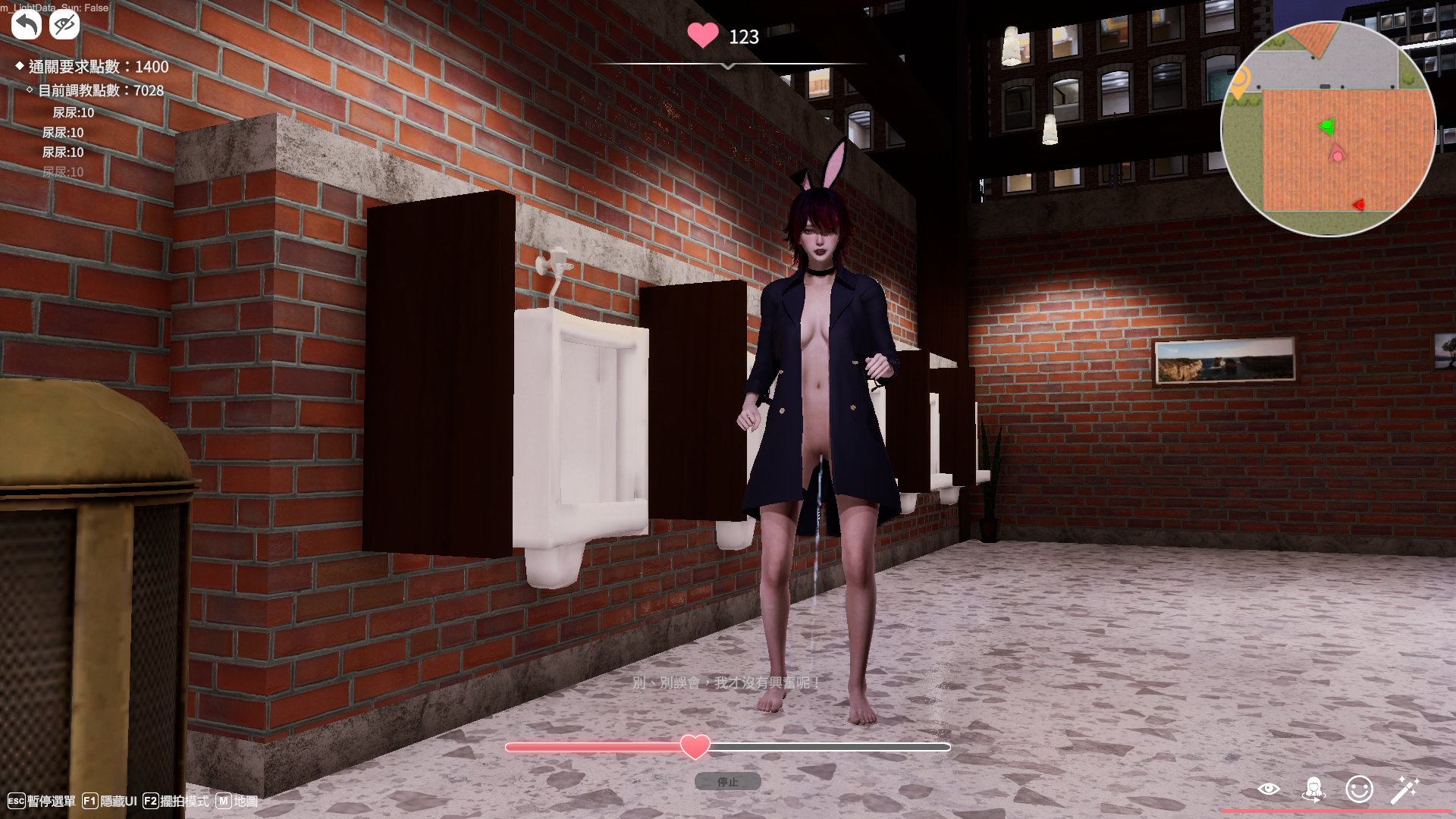Click the red marker on the minimap
The height and width of the screenshot is (819, 1456).
click(1360, 203)
